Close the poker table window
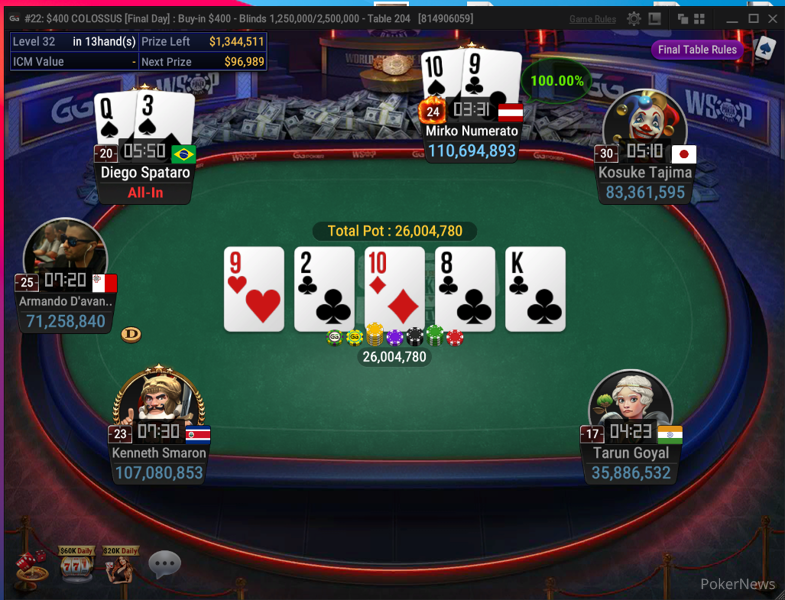This screenshot has width=785, height=600. click(x=772, y=19)
